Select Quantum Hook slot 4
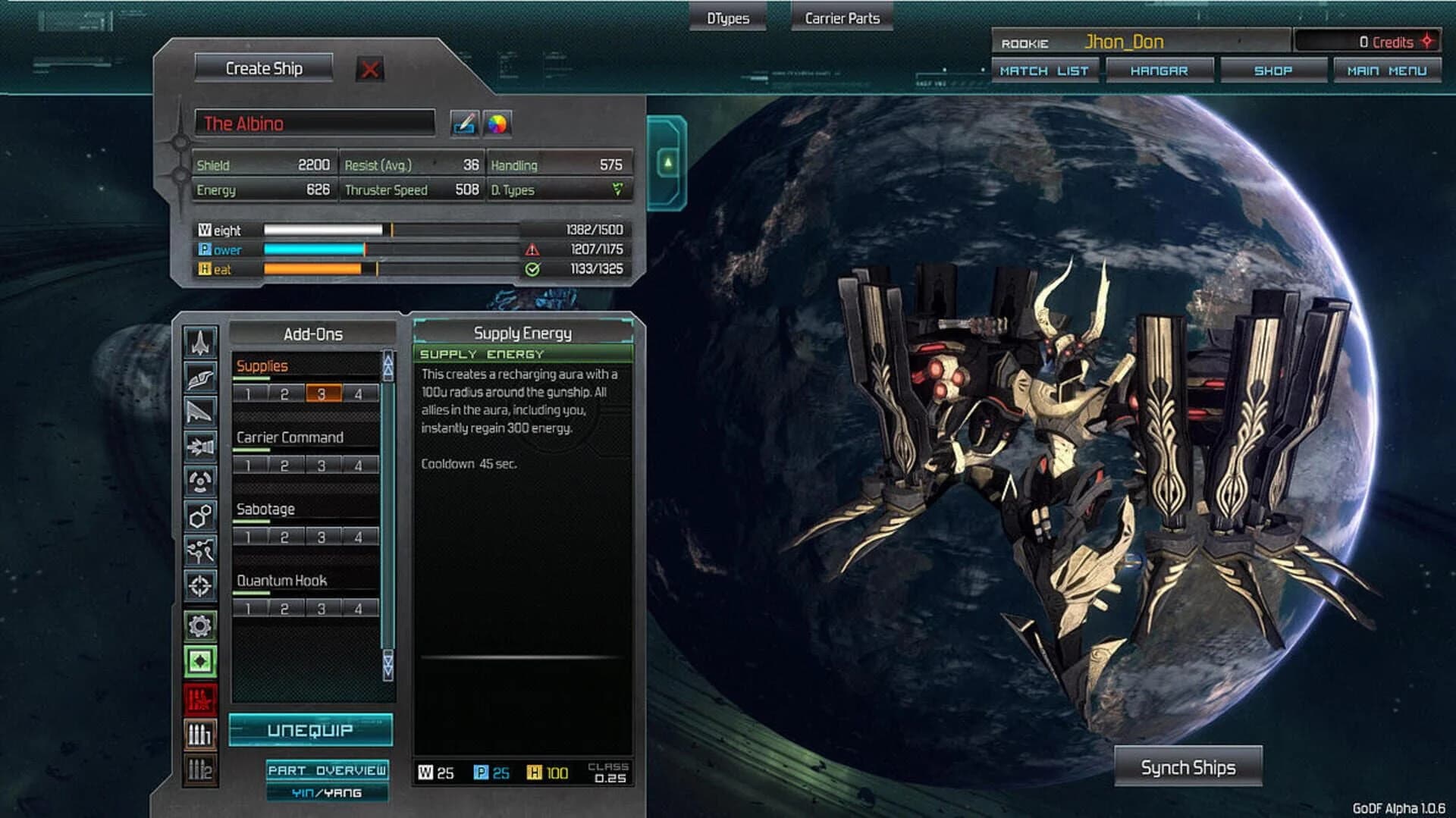The width and height of the screenshot is (1456, 818). [358, 607]
